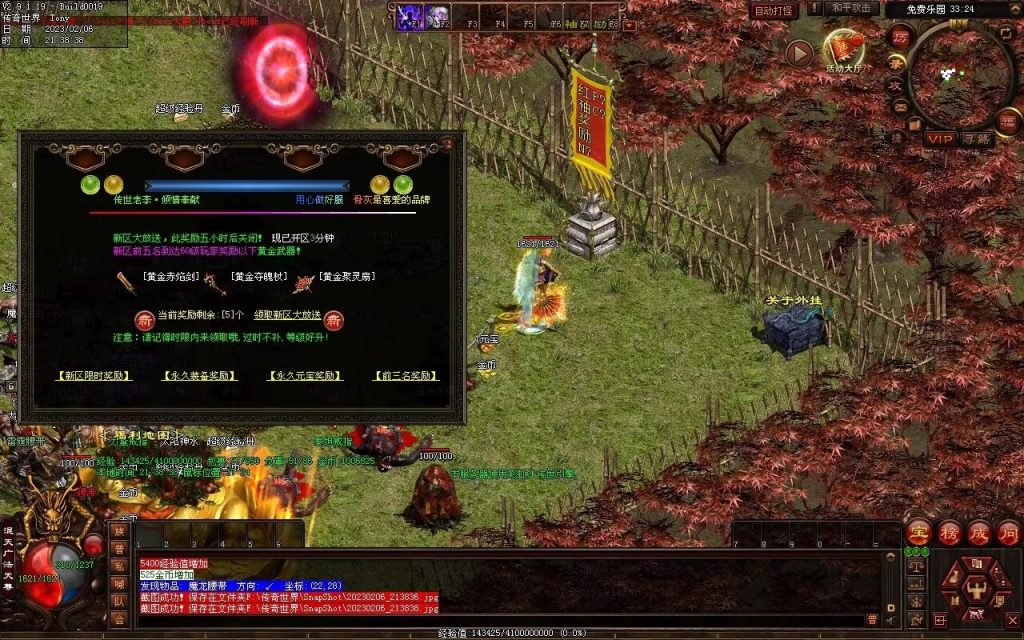Open the 宝 round menu button

click(919, 532)
